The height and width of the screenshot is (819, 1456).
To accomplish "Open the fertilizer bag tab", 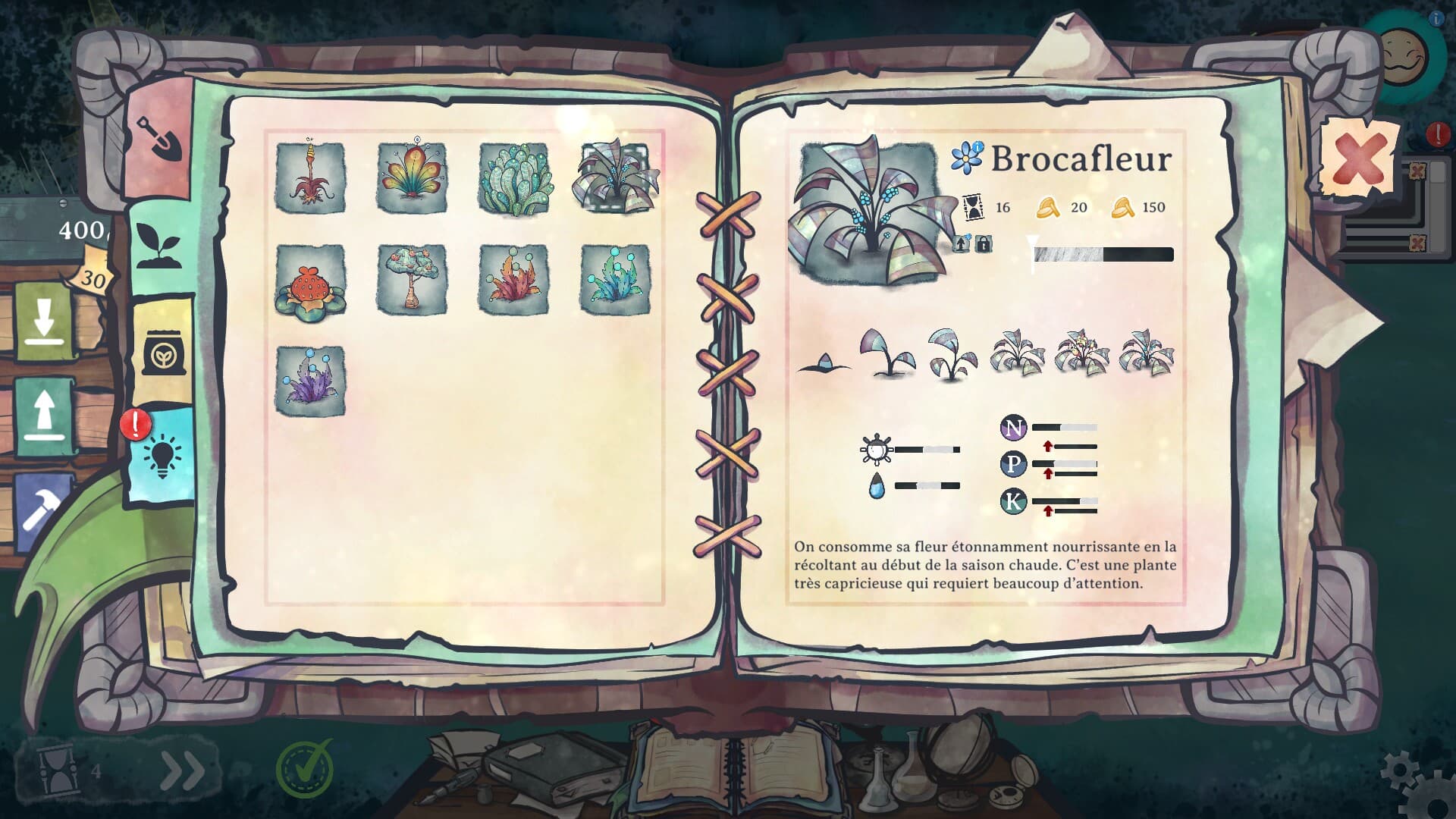I will tap(162, 350).
